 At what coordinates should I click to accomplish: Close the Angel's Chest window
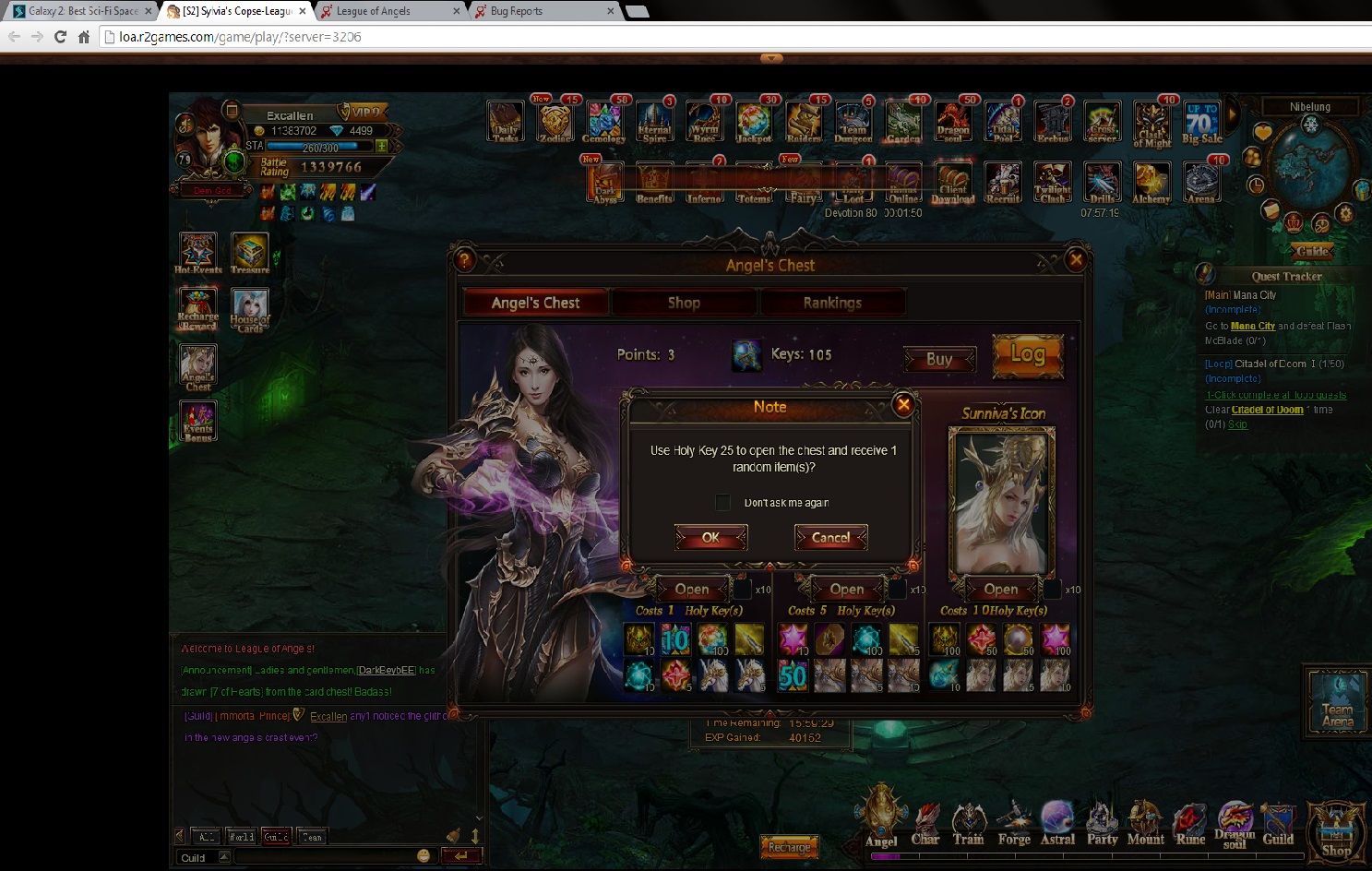1076,260
